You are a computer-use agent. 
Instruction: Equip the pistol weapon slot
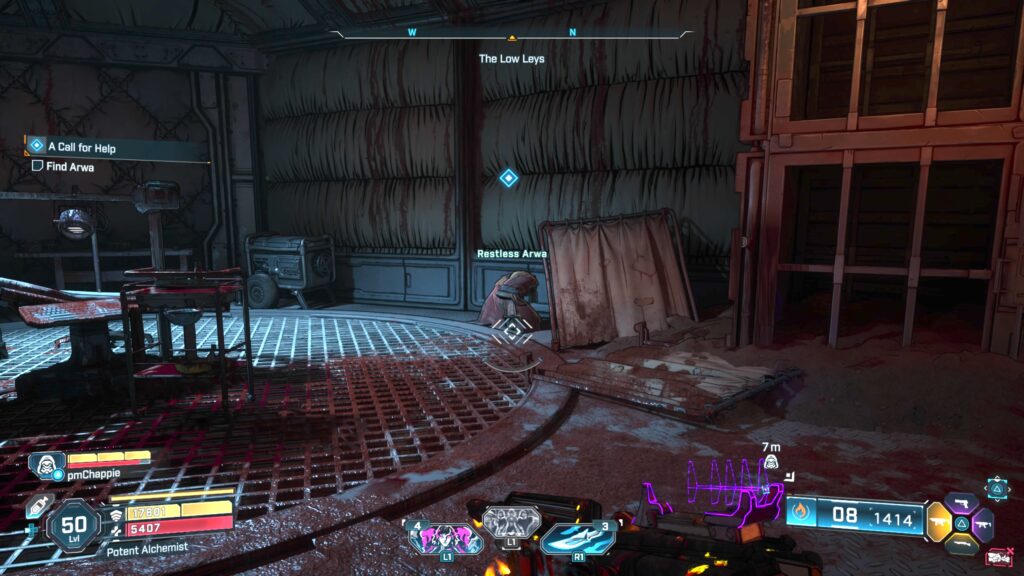click(961, 502)
